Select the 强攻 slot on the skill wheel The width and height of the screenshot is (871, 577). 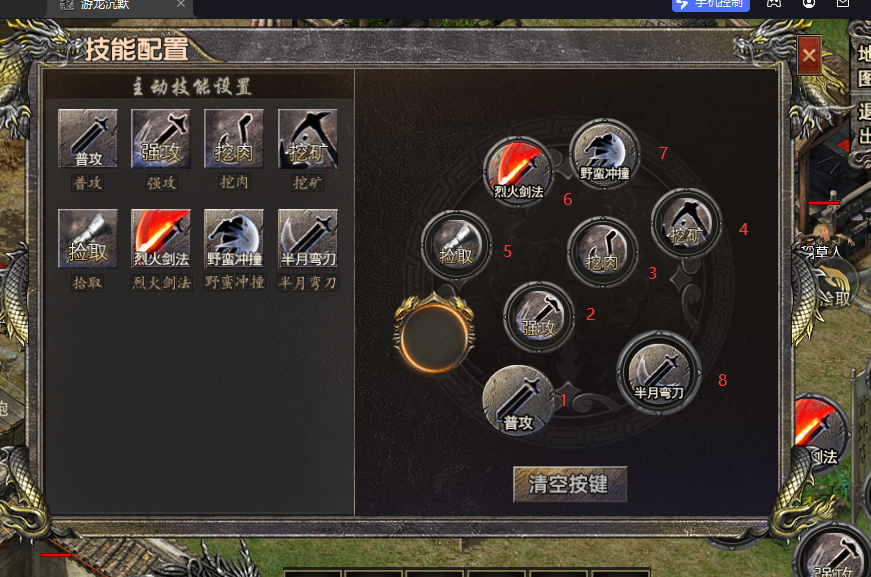pyautogui.click(x=539, y=317)
